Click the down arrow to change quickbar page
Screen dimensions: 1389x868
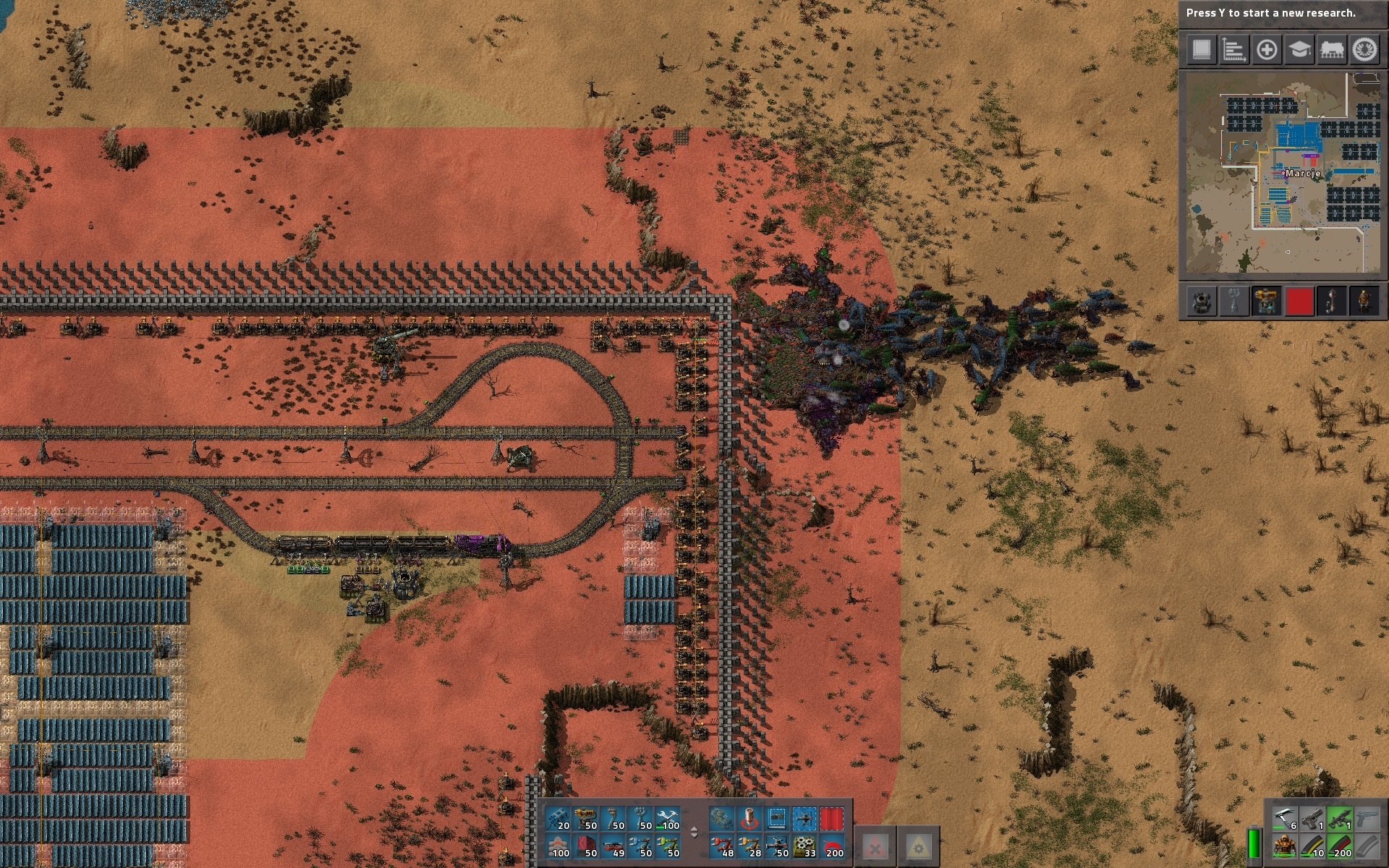pos(694,838)
